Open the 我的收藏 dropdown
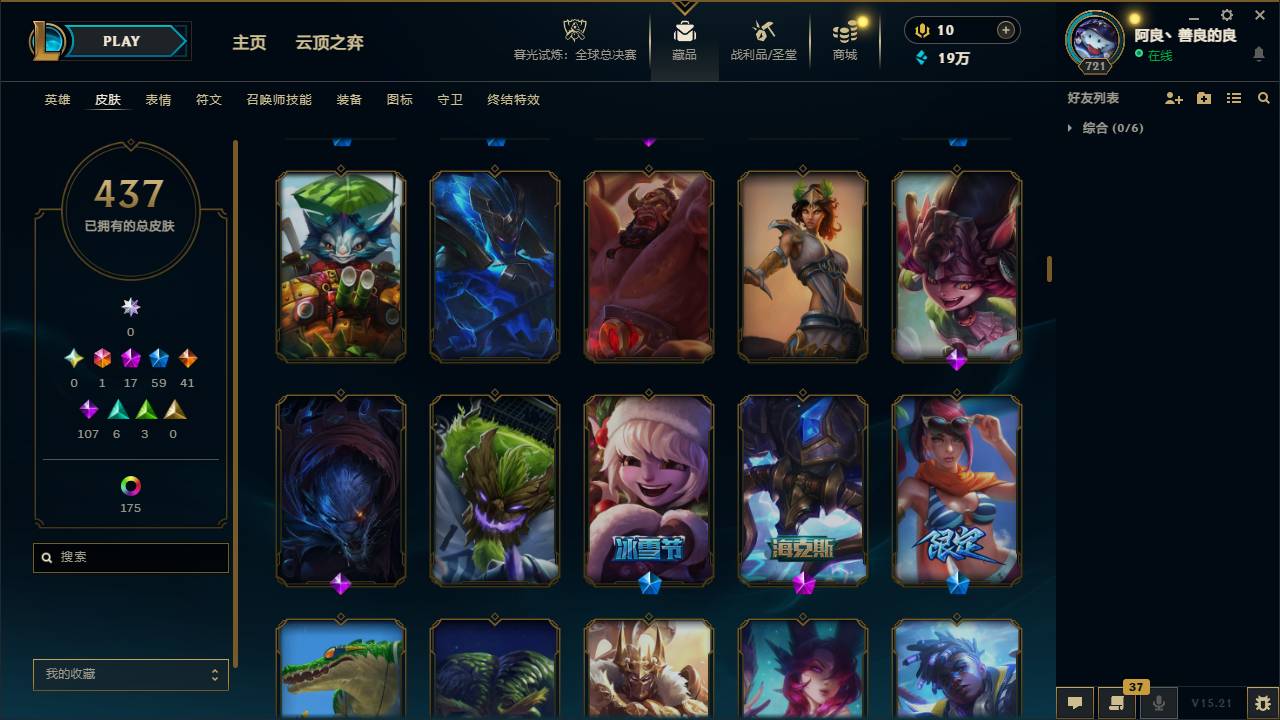Image resolution: width=1280 pixels, height=720 pixels. (130, 675)
